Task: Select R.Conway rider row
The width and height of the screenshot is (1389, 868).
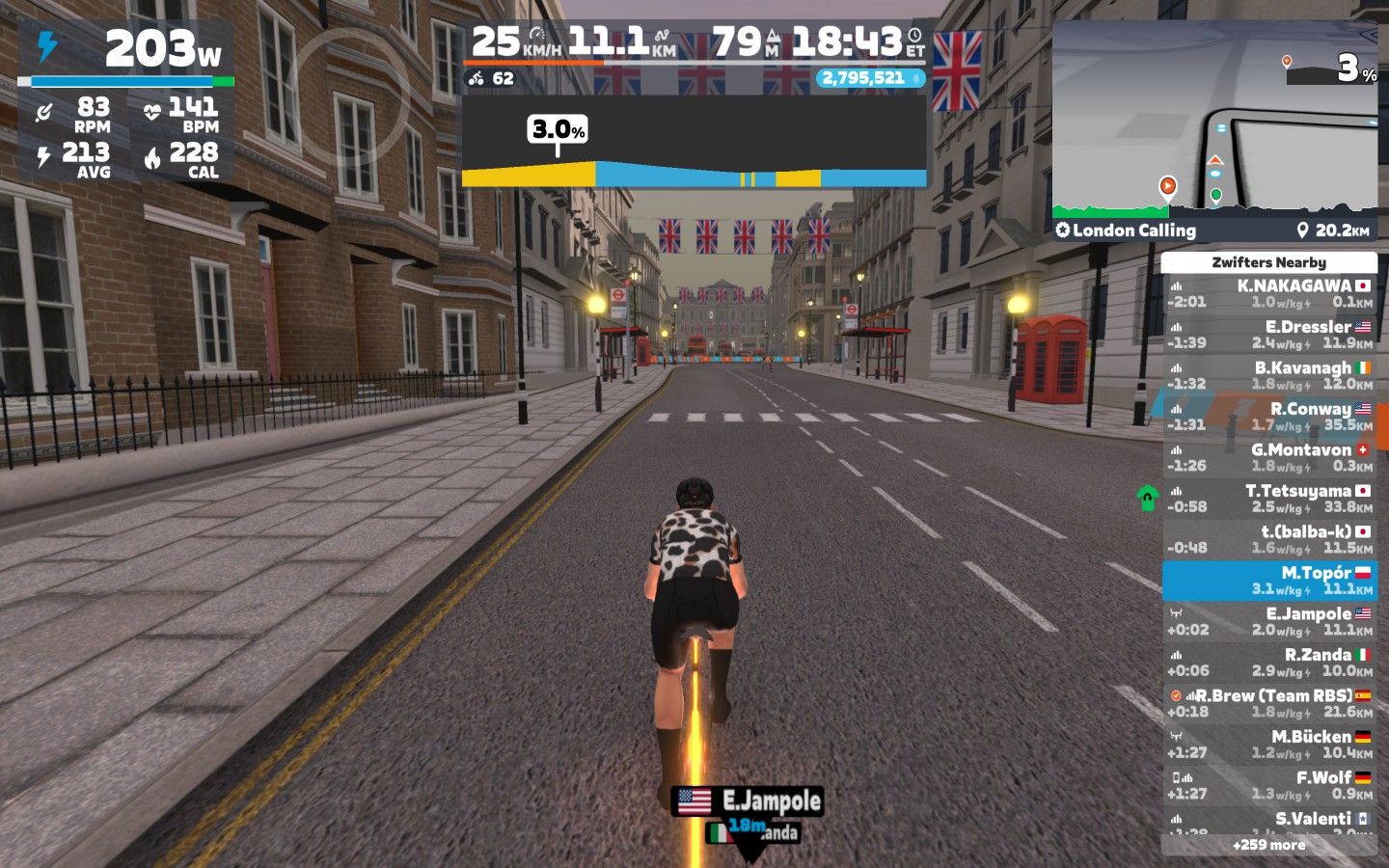Action: click(x=1268, y=417)
